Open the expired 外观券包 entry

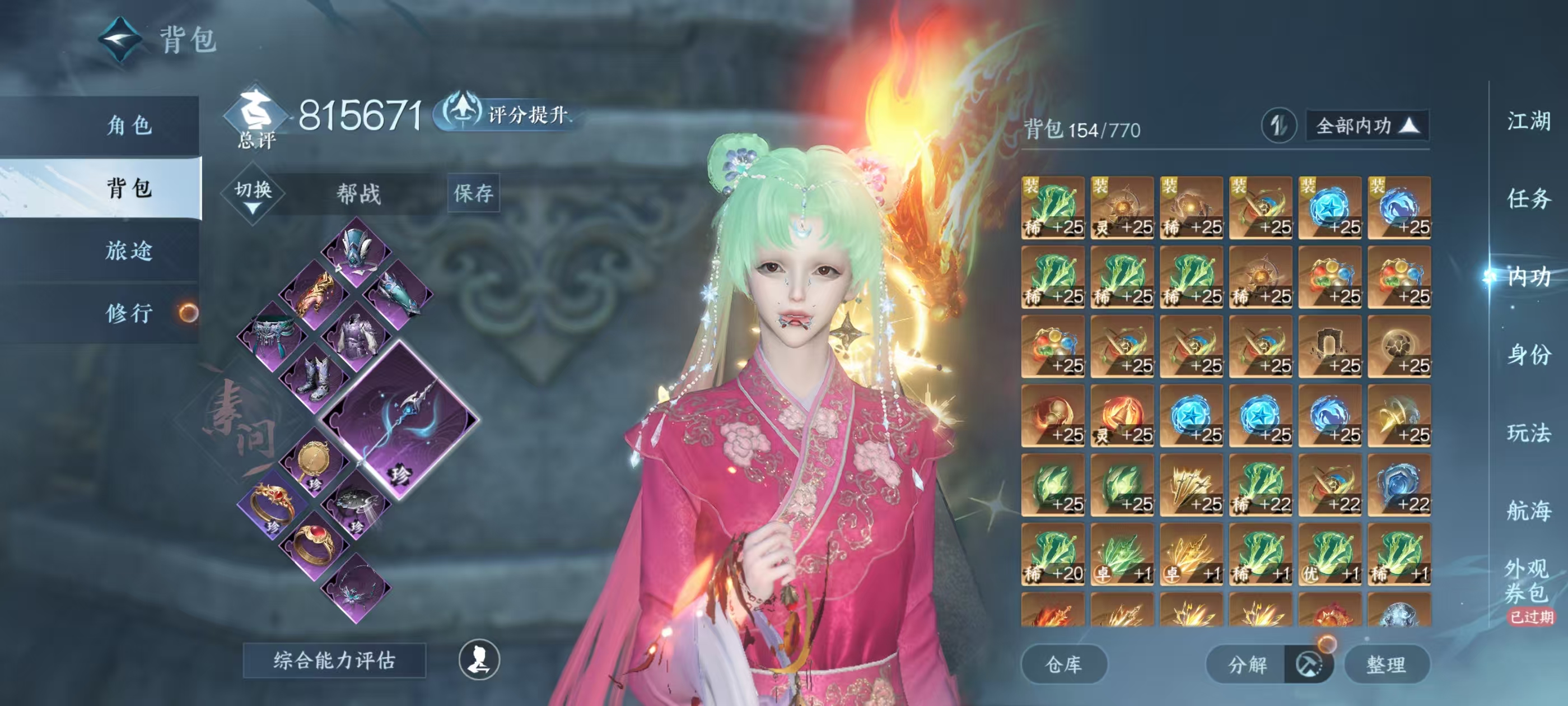point(1528,582)
